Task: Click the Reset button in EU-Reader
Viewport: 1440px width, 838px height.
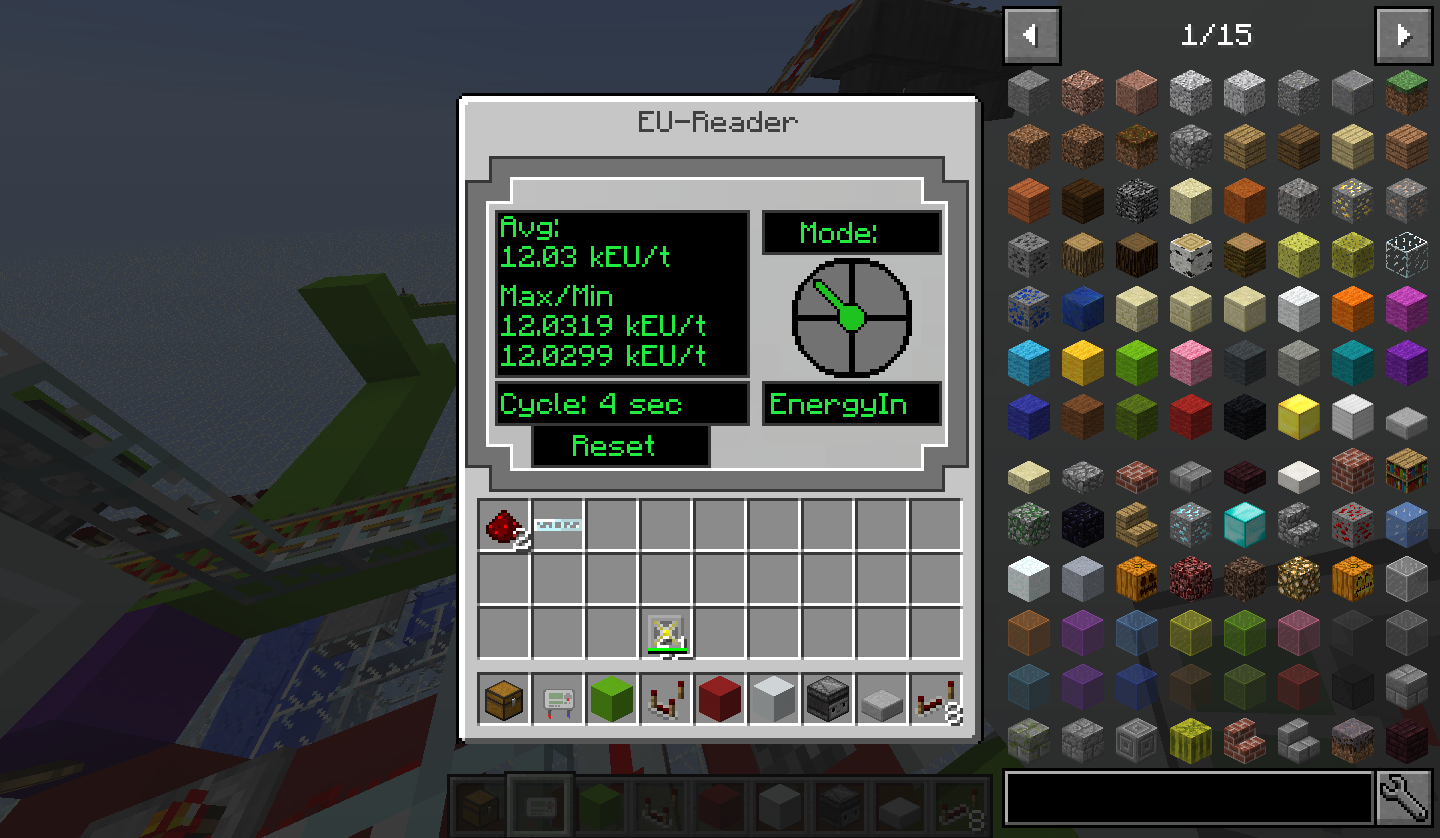Action: [x=620, y=446]
